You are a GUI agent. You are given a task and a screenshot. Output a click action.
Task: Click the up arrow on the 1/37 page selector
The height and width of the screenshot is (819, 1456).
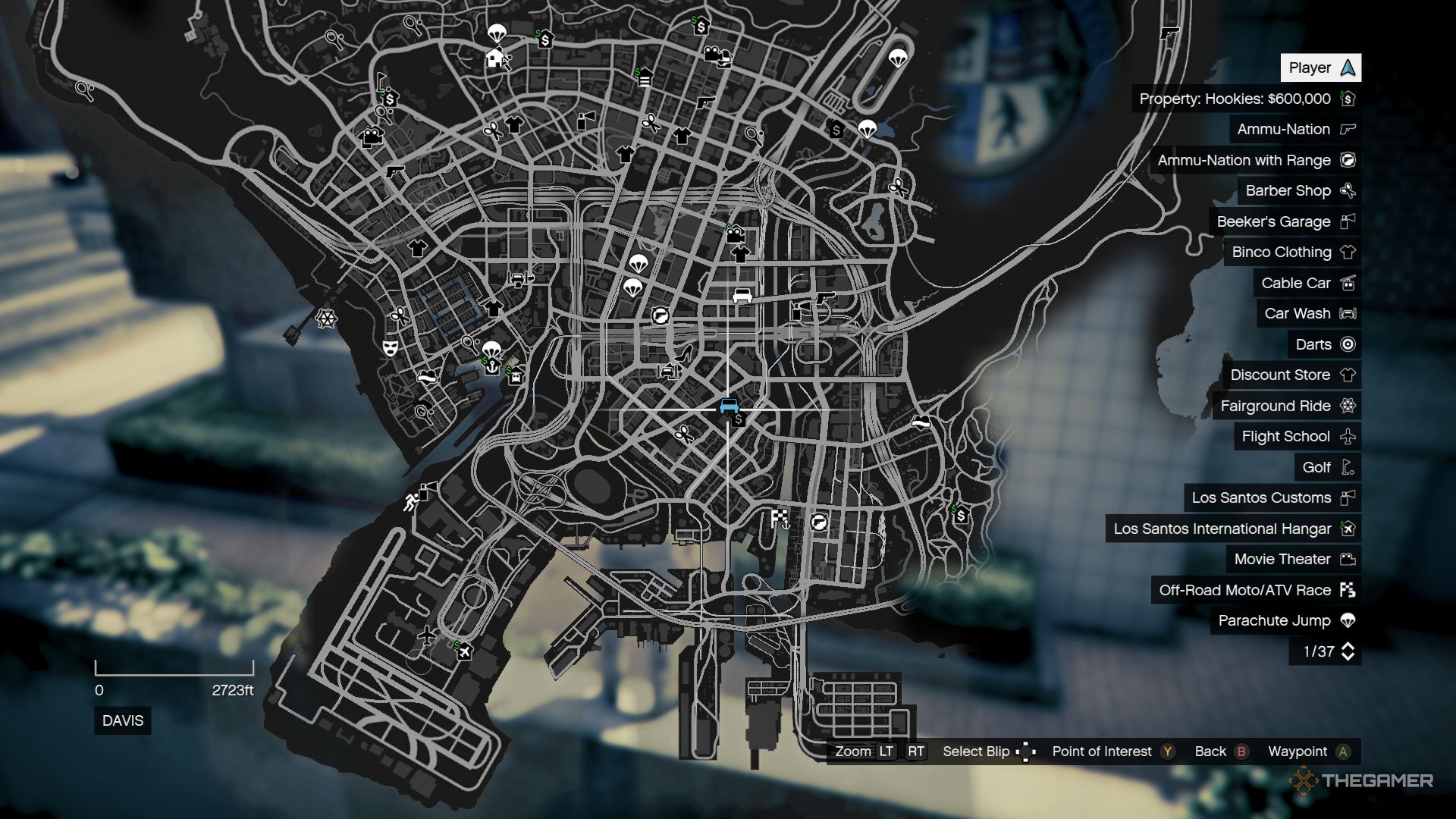[1349, 645]
